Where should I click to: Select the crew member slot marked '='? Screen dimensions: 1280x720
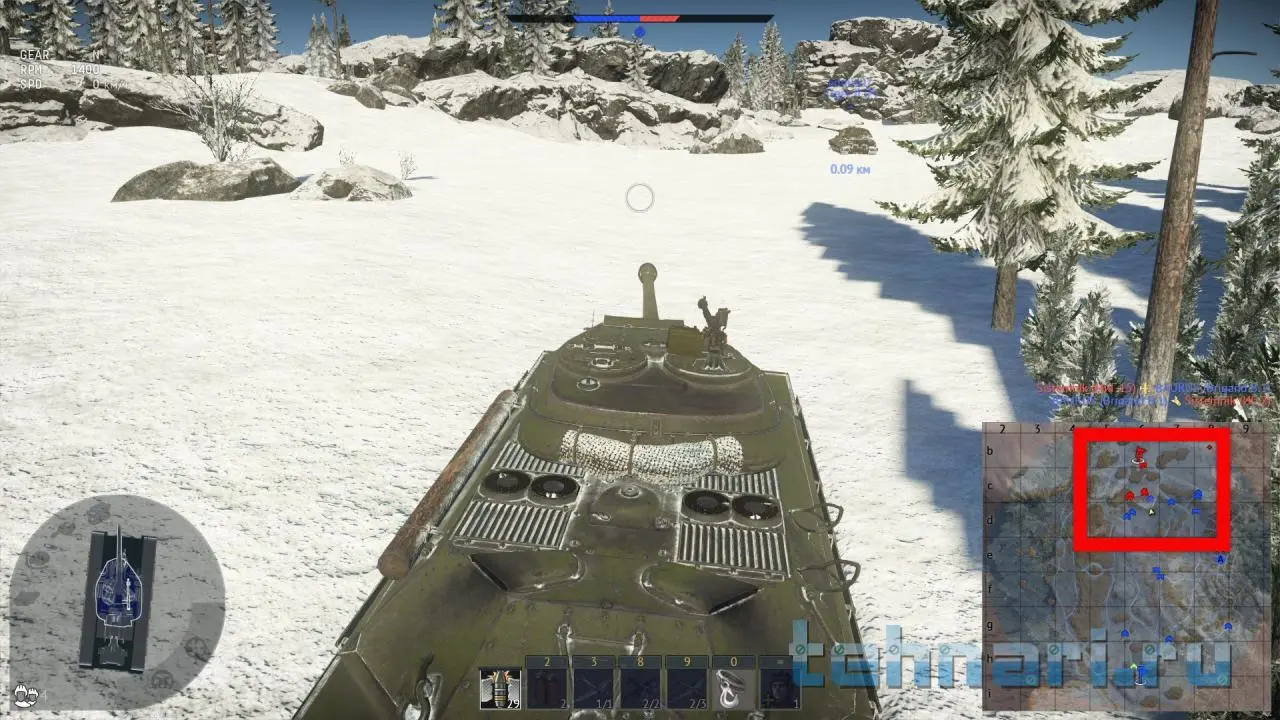click(x=780, y=688)
